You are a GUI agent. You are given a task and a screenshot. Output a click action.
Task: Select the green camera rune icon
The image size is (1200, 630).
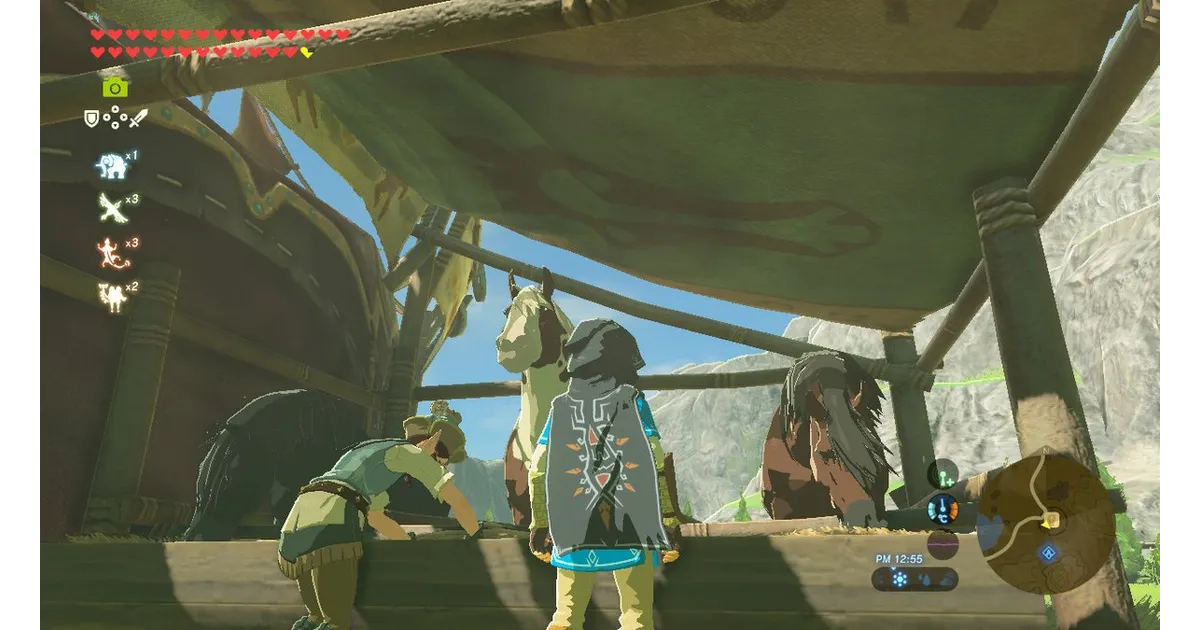pyautogui.click(x=115, y=87)
